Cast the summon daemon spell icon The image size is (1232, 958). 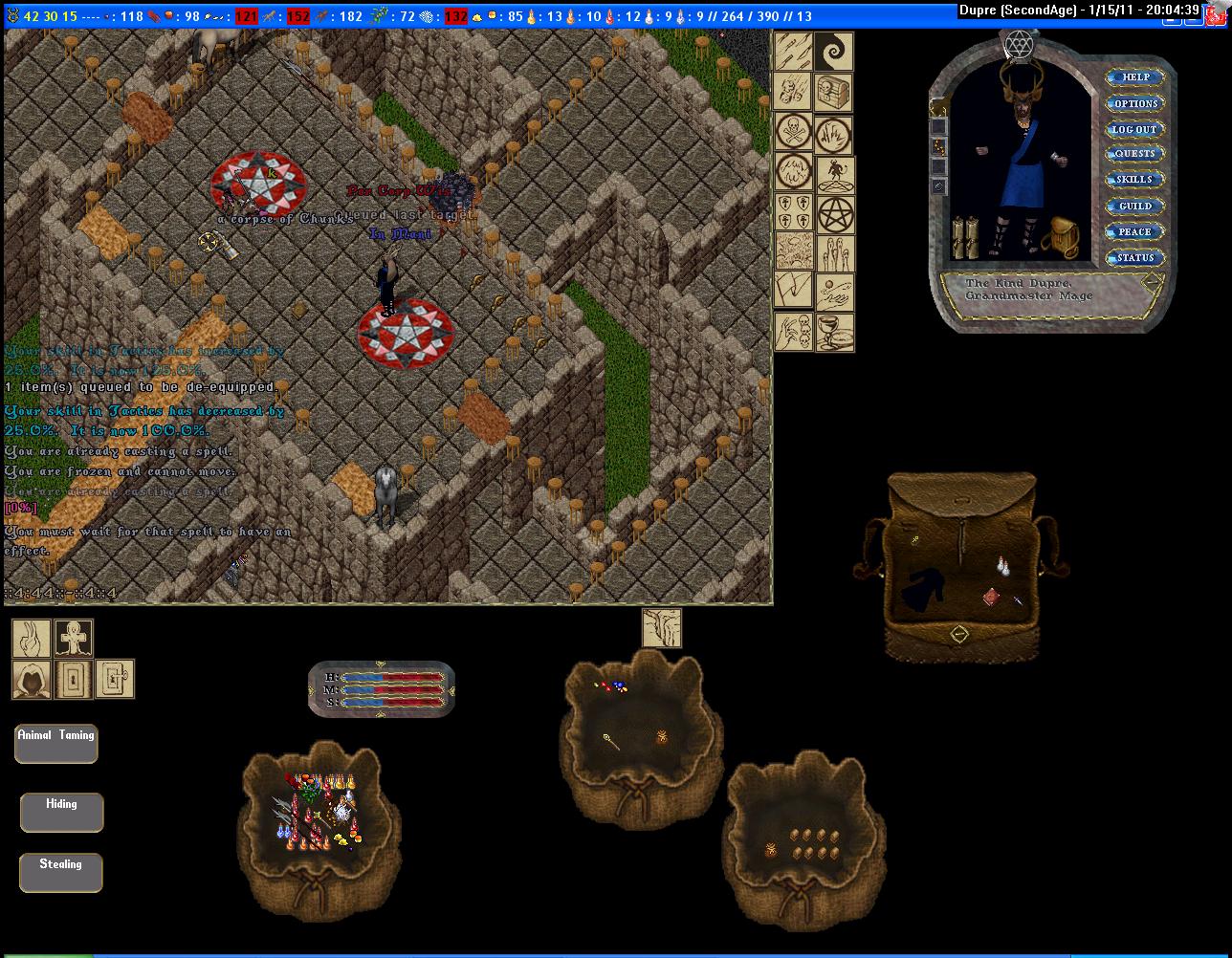tap(834, 175)
